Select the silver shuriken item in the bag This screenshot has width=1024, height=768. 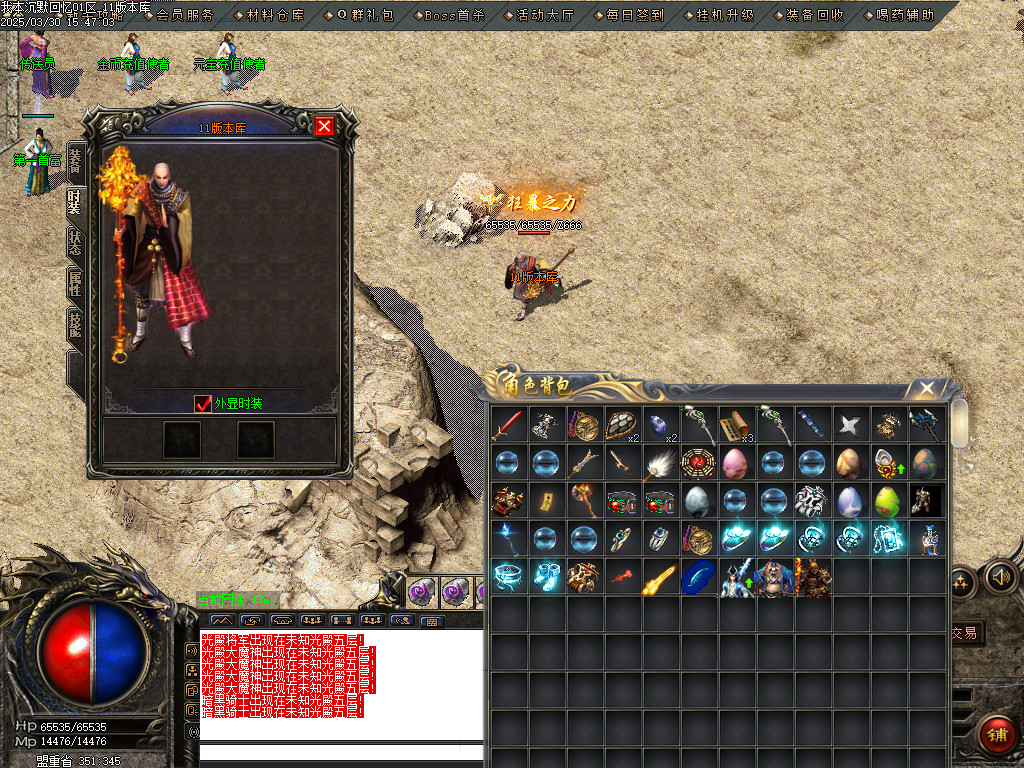click(849, 425)
